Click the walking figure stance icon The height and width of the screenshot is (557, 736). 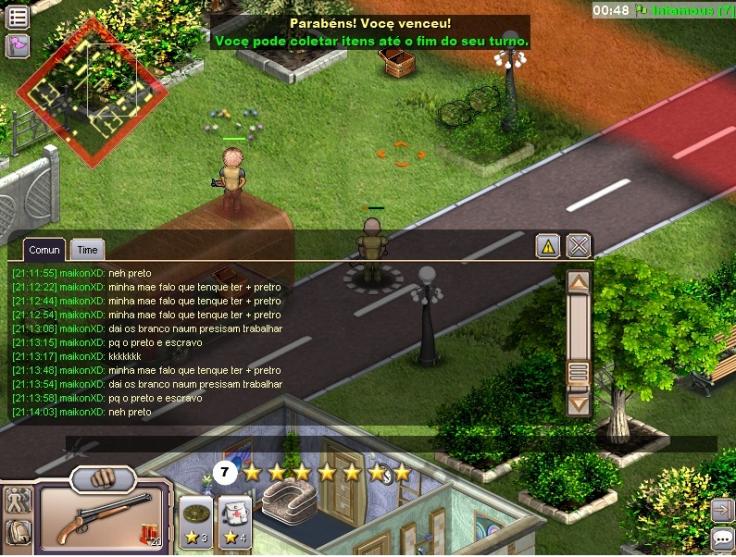point(17,500)
